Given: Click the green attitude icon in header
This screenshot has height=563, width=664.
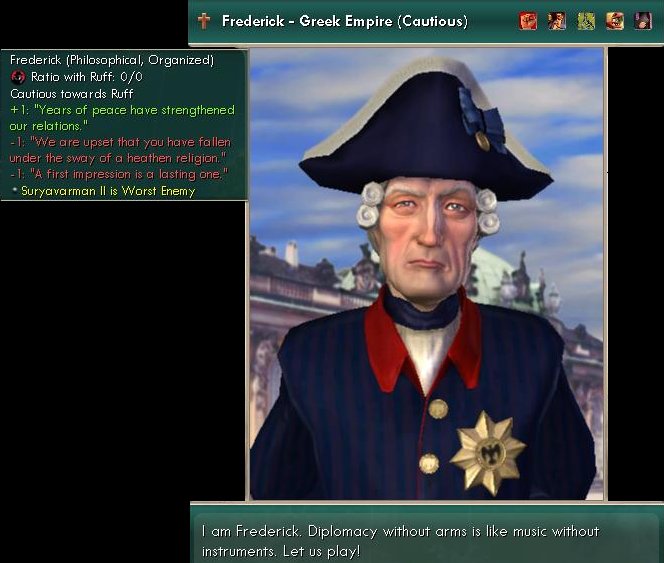Looking at the screenshot, I should tap(586, 21).
